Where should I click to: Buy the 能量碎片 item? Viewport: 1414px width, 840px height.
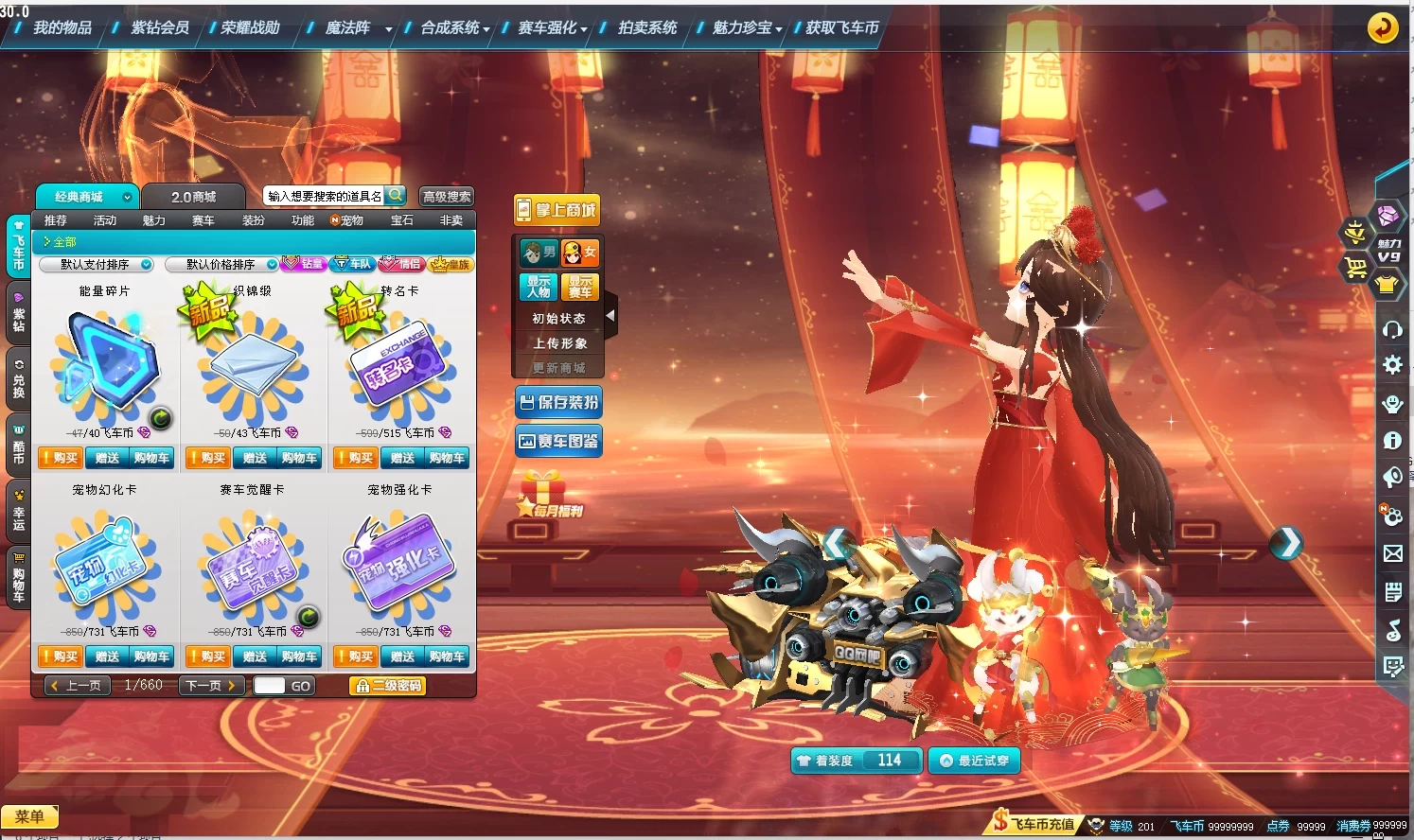pos(60,459)
